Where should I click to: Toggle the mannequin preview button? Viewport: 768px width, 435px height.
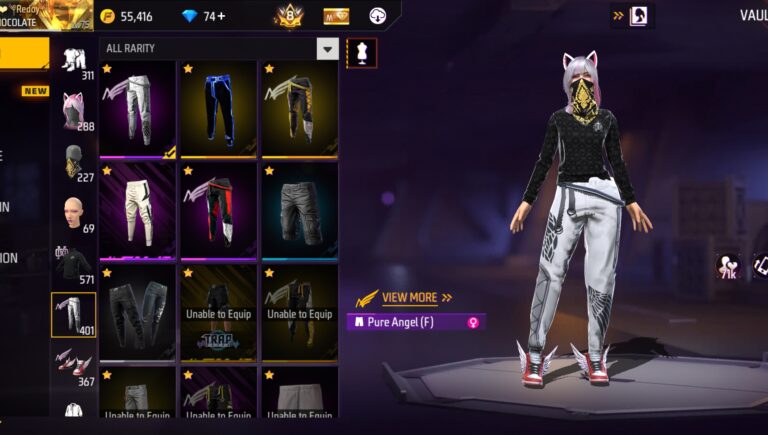click(361, 52)
